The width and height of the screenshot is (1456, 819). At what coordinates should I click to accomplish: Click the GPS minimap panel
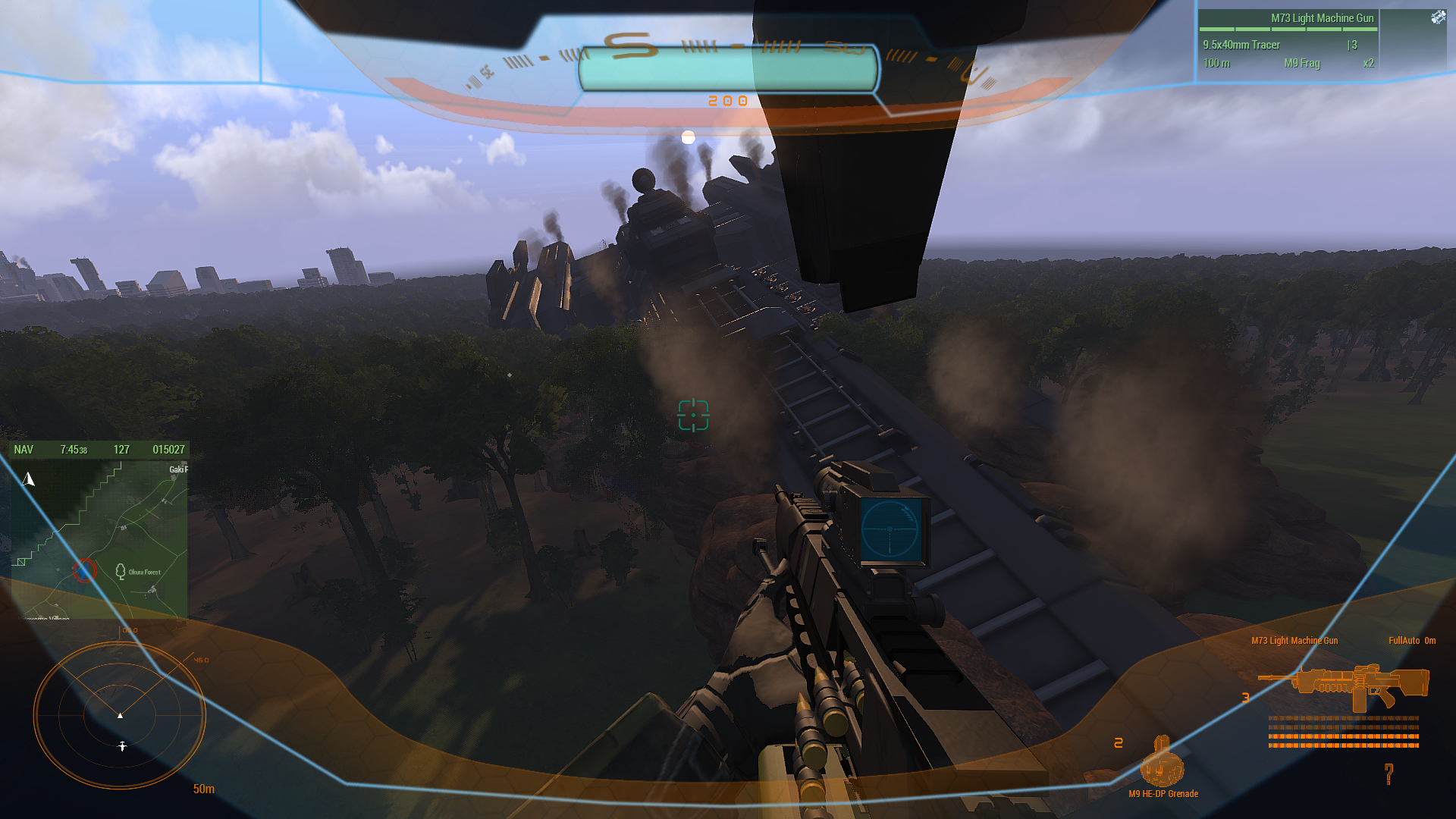pos(99,538)
